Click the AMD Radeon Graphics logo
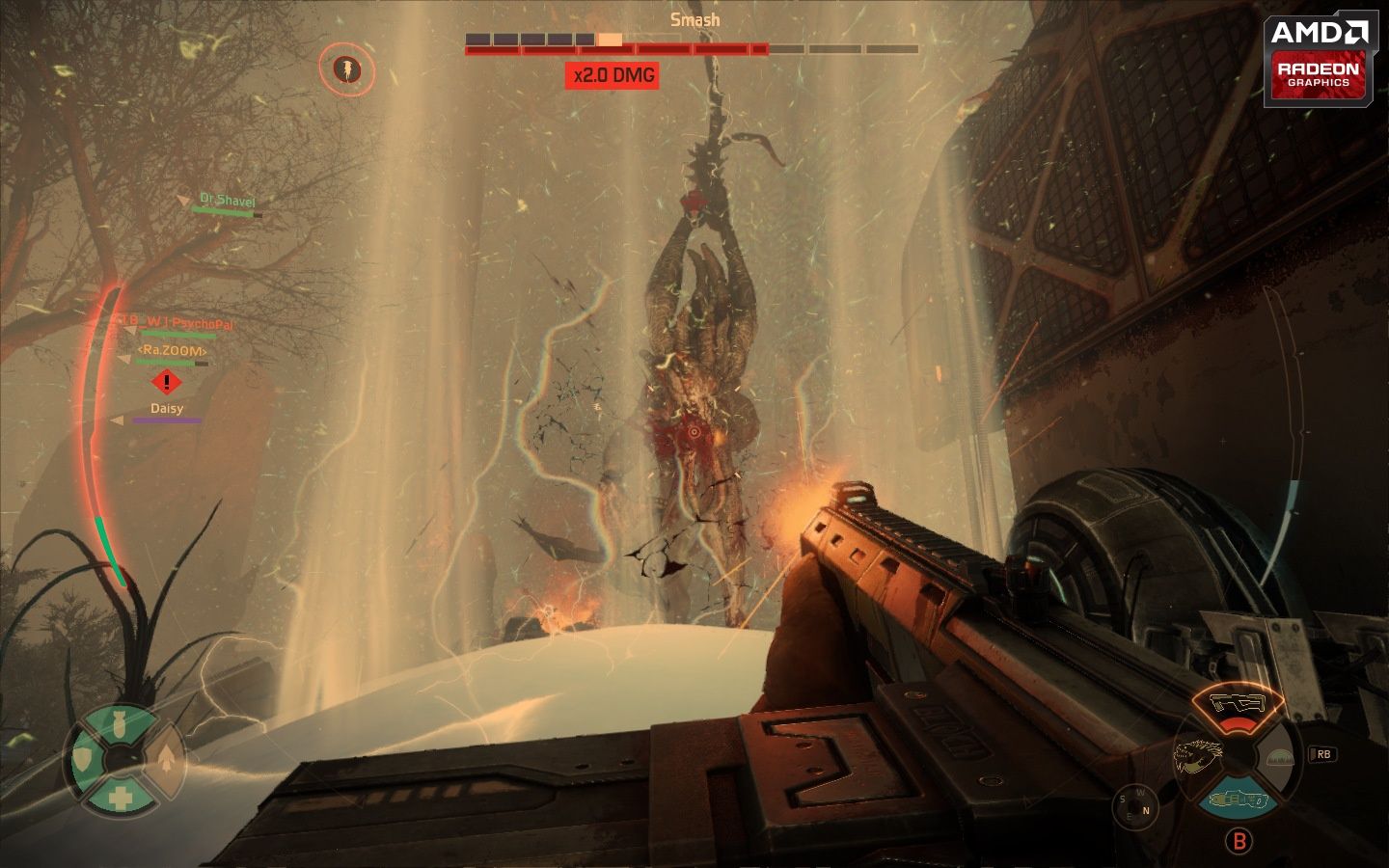The height and width of the screenshot is (868, 1389). 1319,53
